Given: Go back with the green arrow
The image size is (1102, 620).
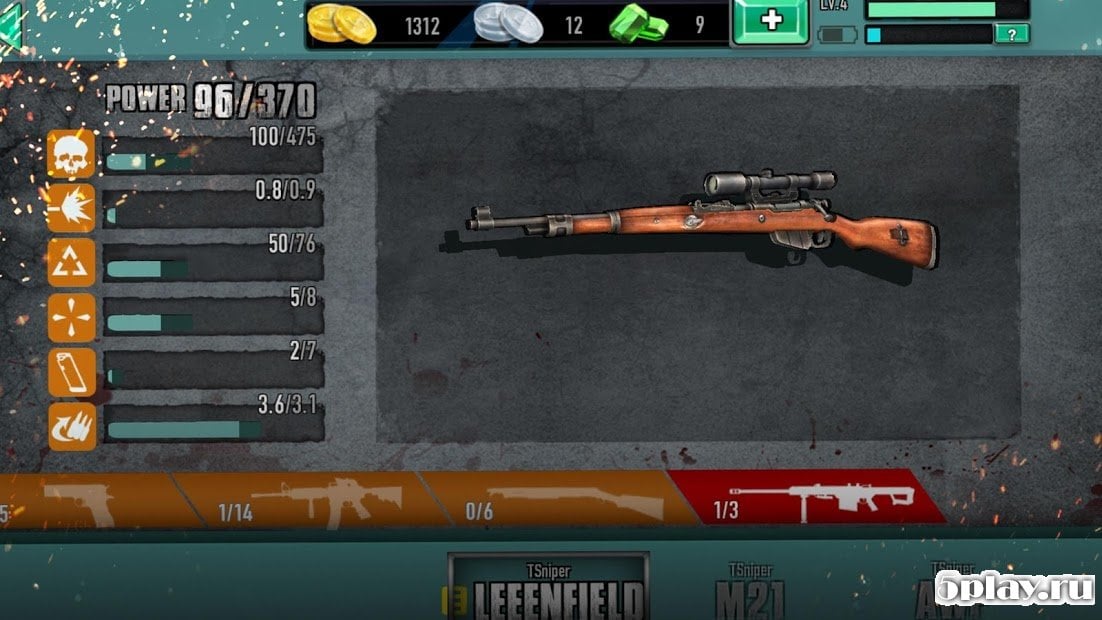Looking at the screenshot, I should (12, 27).
